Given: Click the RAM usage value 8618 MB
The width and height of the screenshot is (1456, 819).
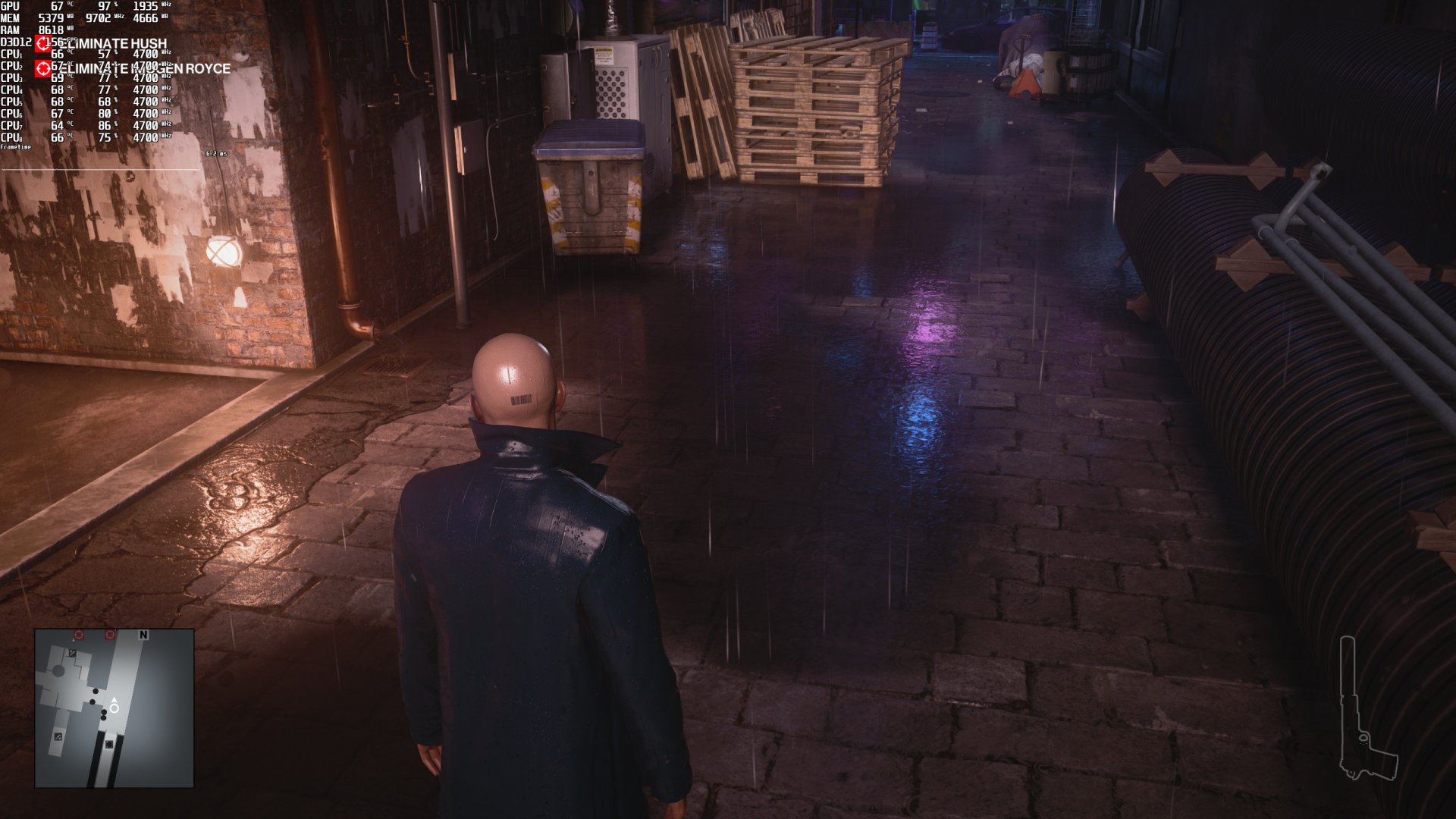Looking at the screenshot, I should (52, 30).
